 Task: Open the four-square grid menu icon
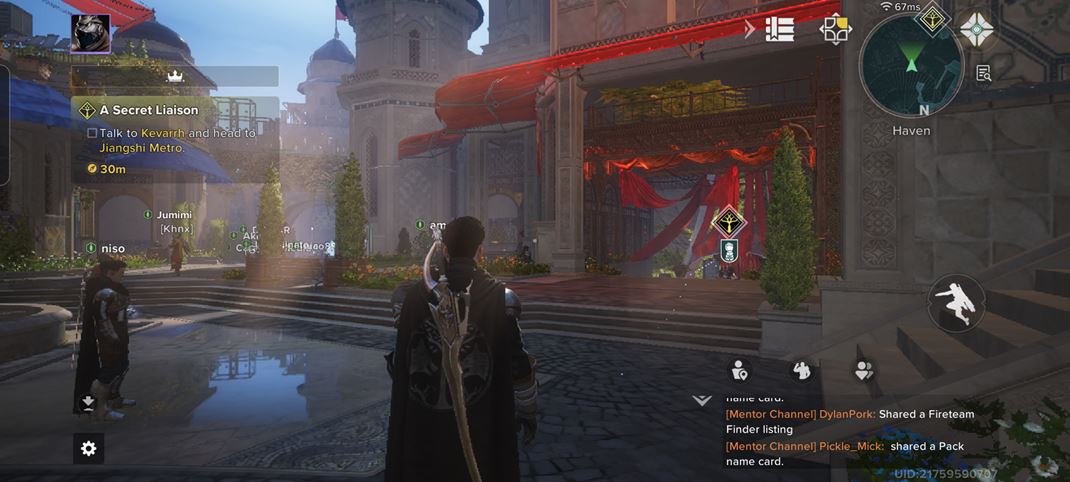point(834,29)
